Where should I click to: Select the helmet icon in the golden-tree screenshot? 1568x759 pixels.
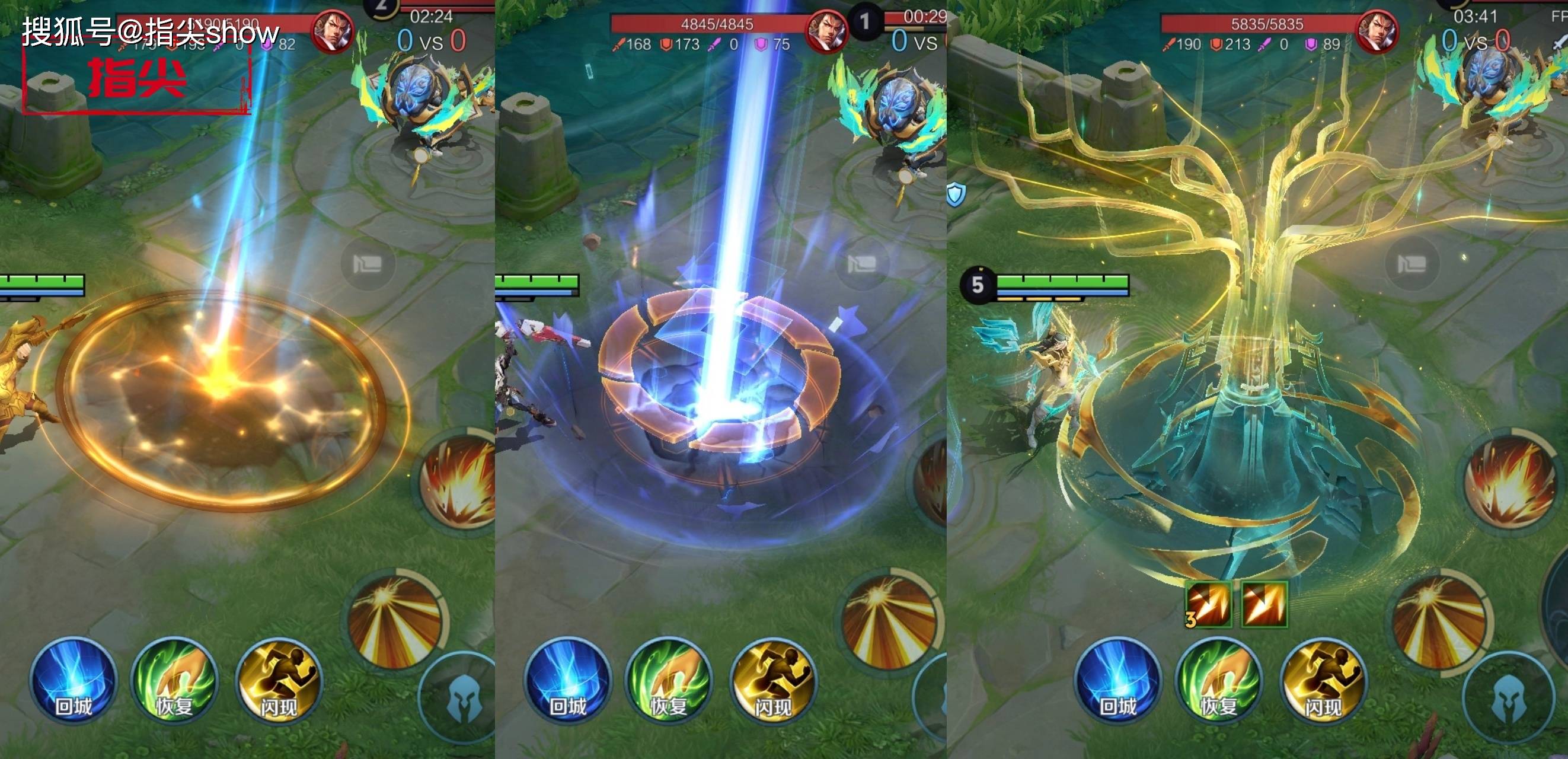(1507, 699)
